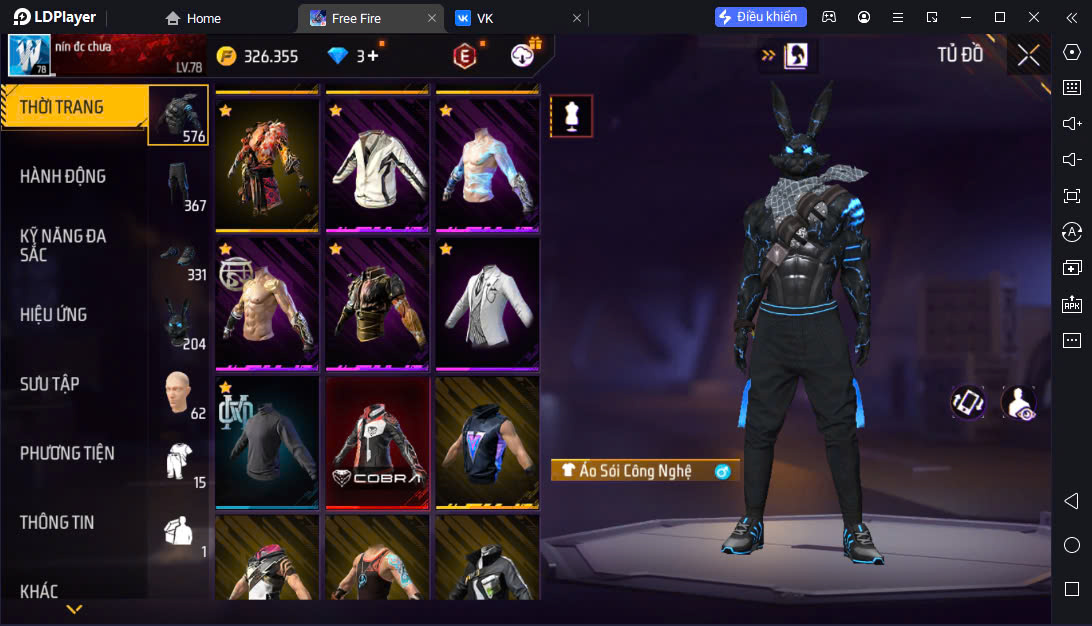Screen dimensions: 1092x626
Task: Toggle the character rotate view icon
Action: click(x=967, y=402)
